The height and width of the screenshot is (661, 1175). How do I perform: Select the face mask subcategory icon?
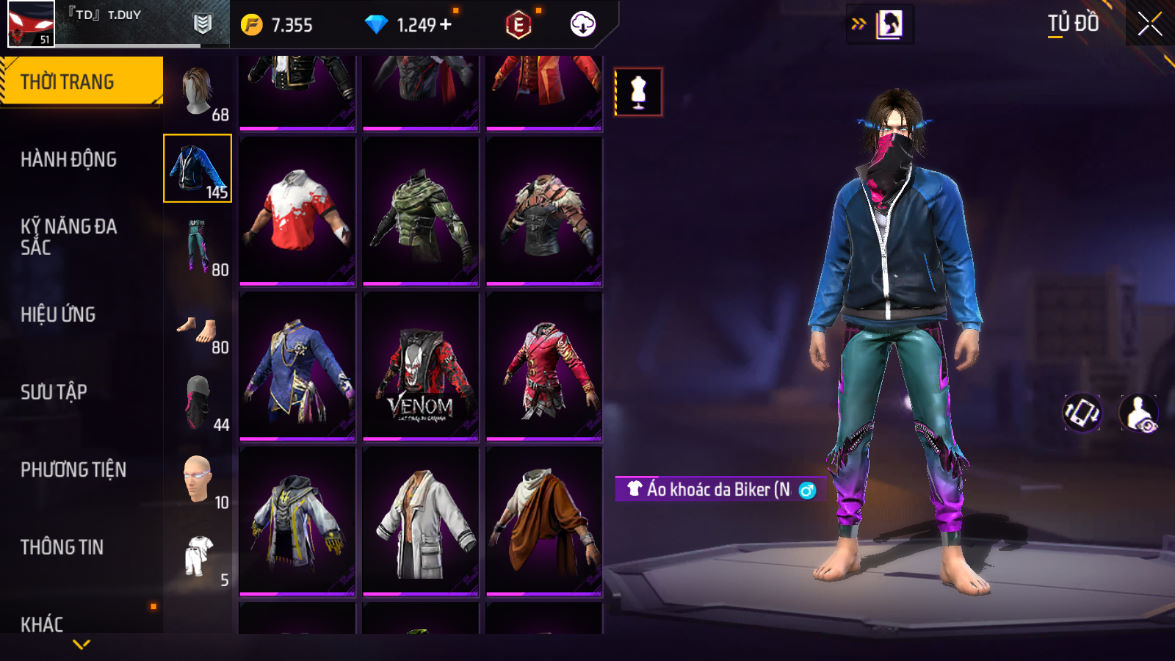point(197,402)
